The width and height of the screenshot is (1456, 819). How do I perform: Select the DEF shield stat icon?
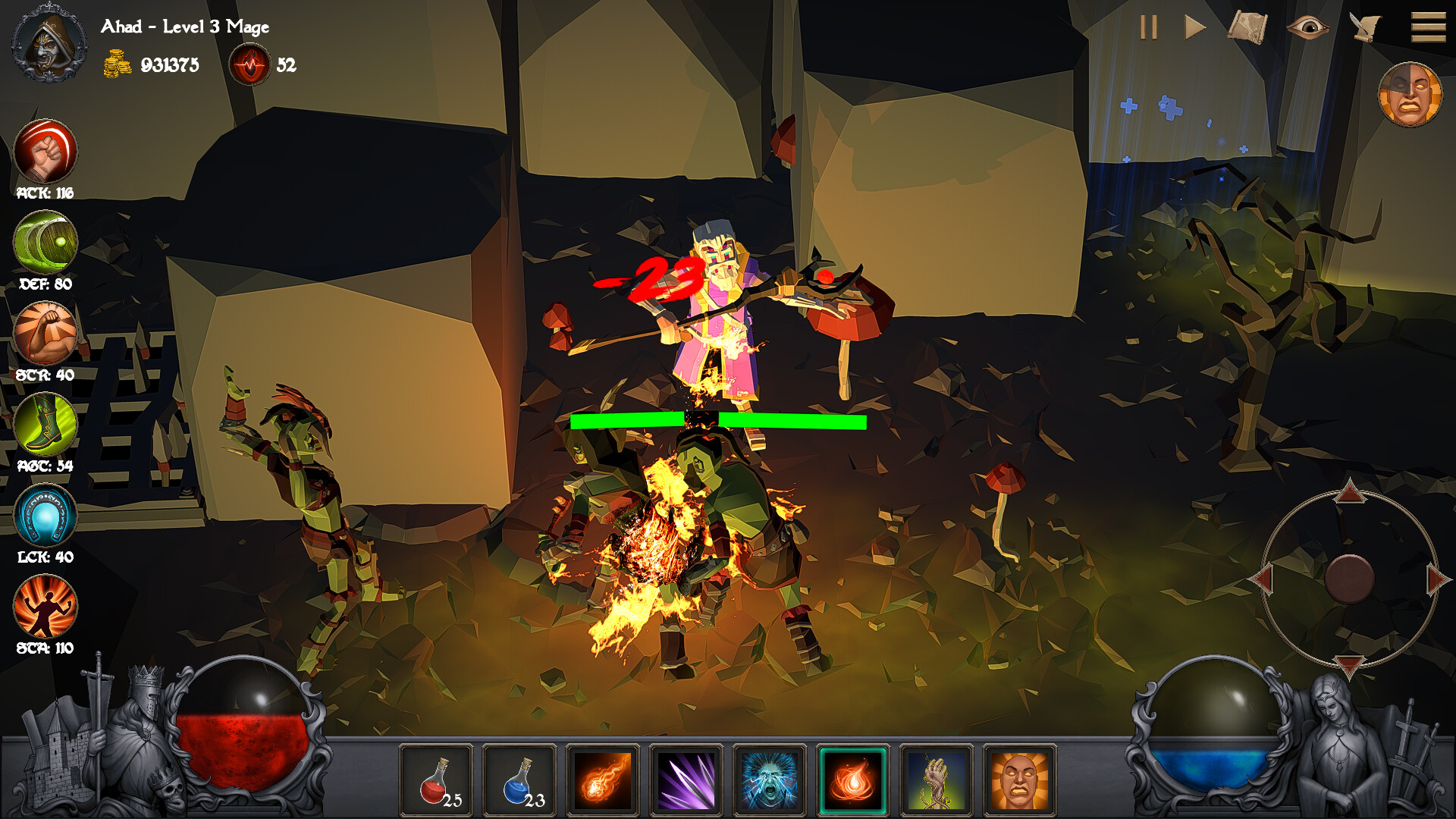point(45,242)
